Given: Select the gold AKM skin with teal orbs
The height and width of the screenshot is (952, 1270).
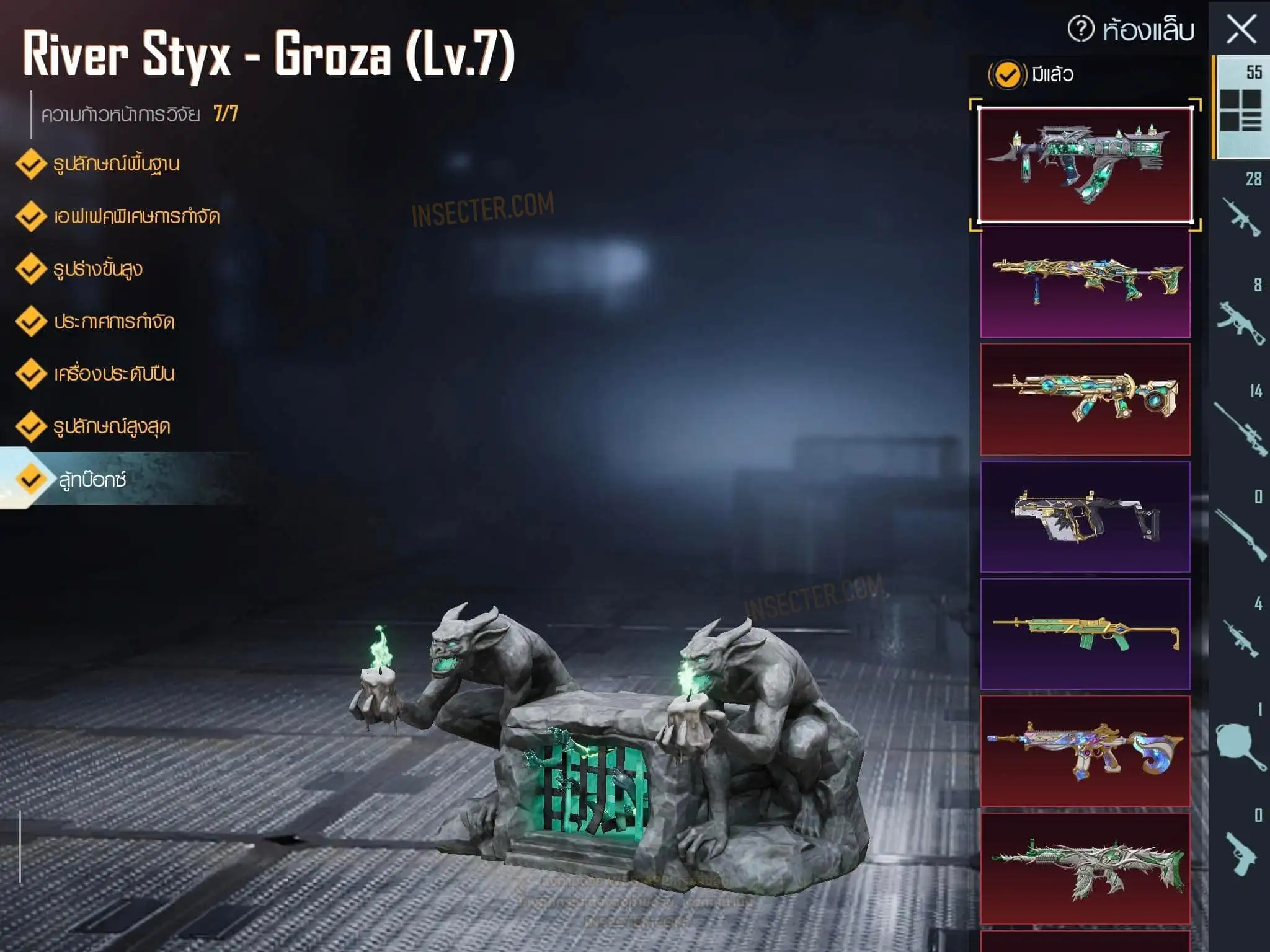Looking at the screenshot, I should (1085, 399).
